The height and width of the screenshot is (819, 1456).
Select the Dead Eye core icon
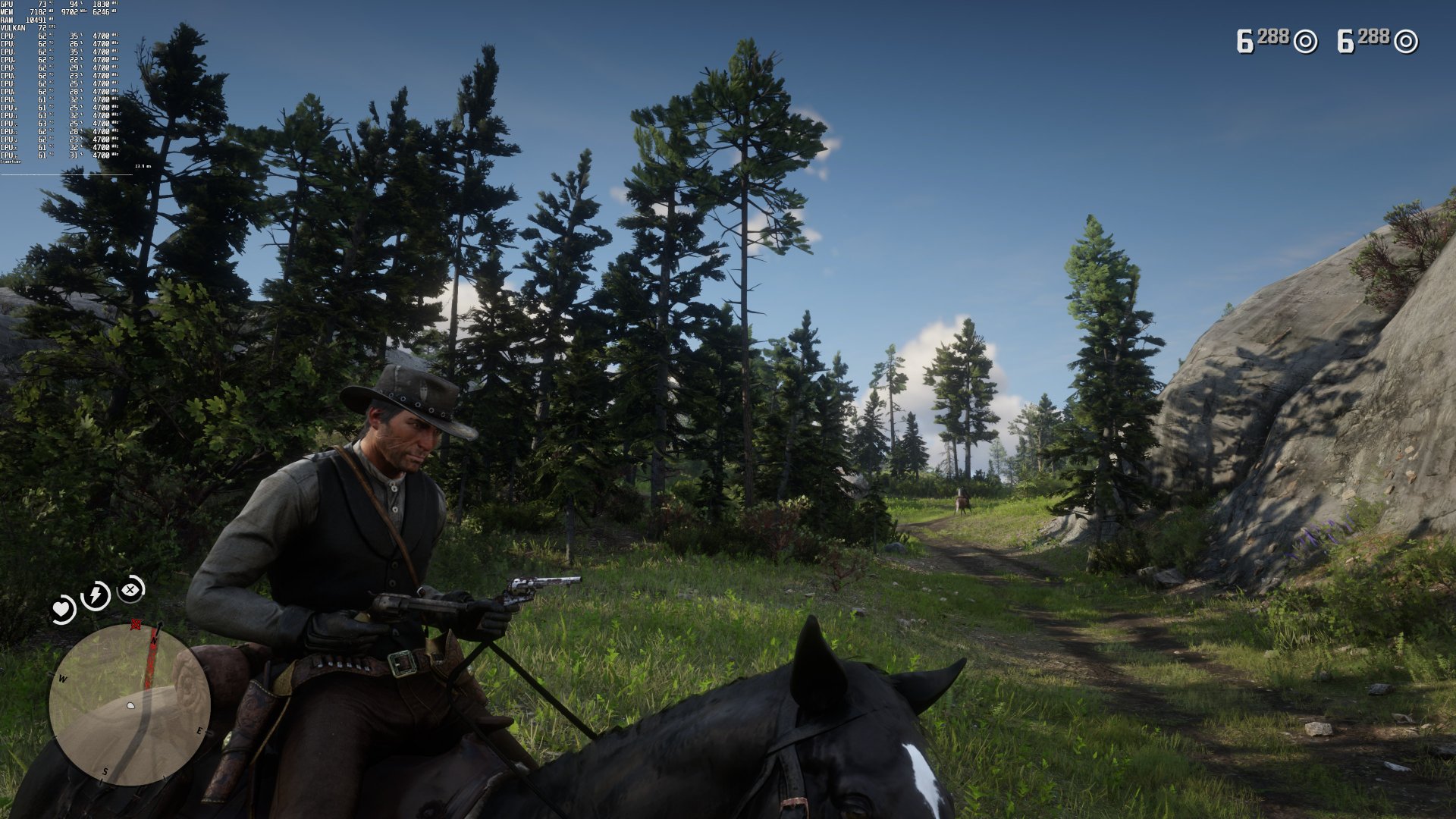(x=129, y=590)
